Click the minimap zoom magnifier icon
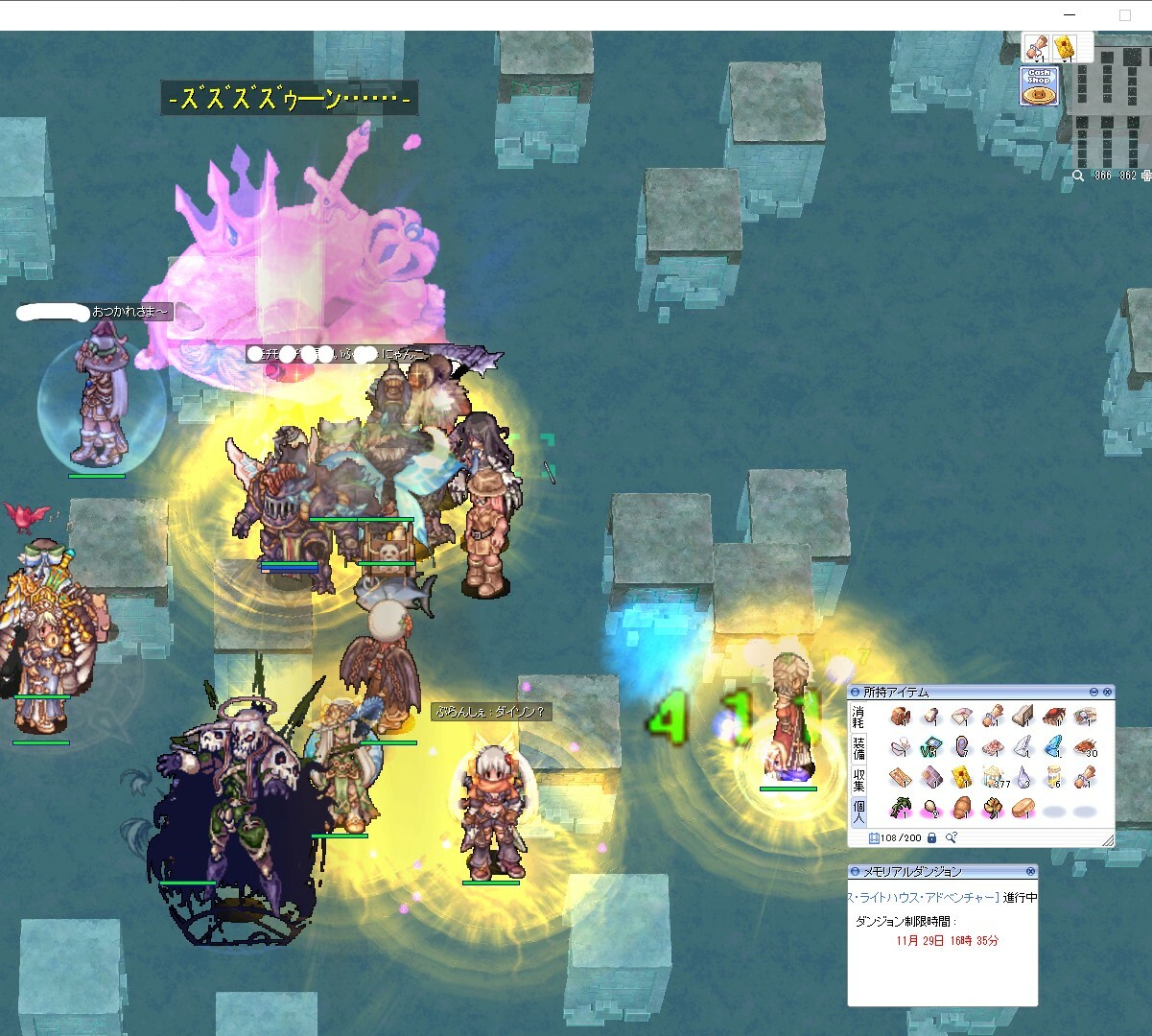This screenshot has width=1152, height=1036. tap(1078, 176)
